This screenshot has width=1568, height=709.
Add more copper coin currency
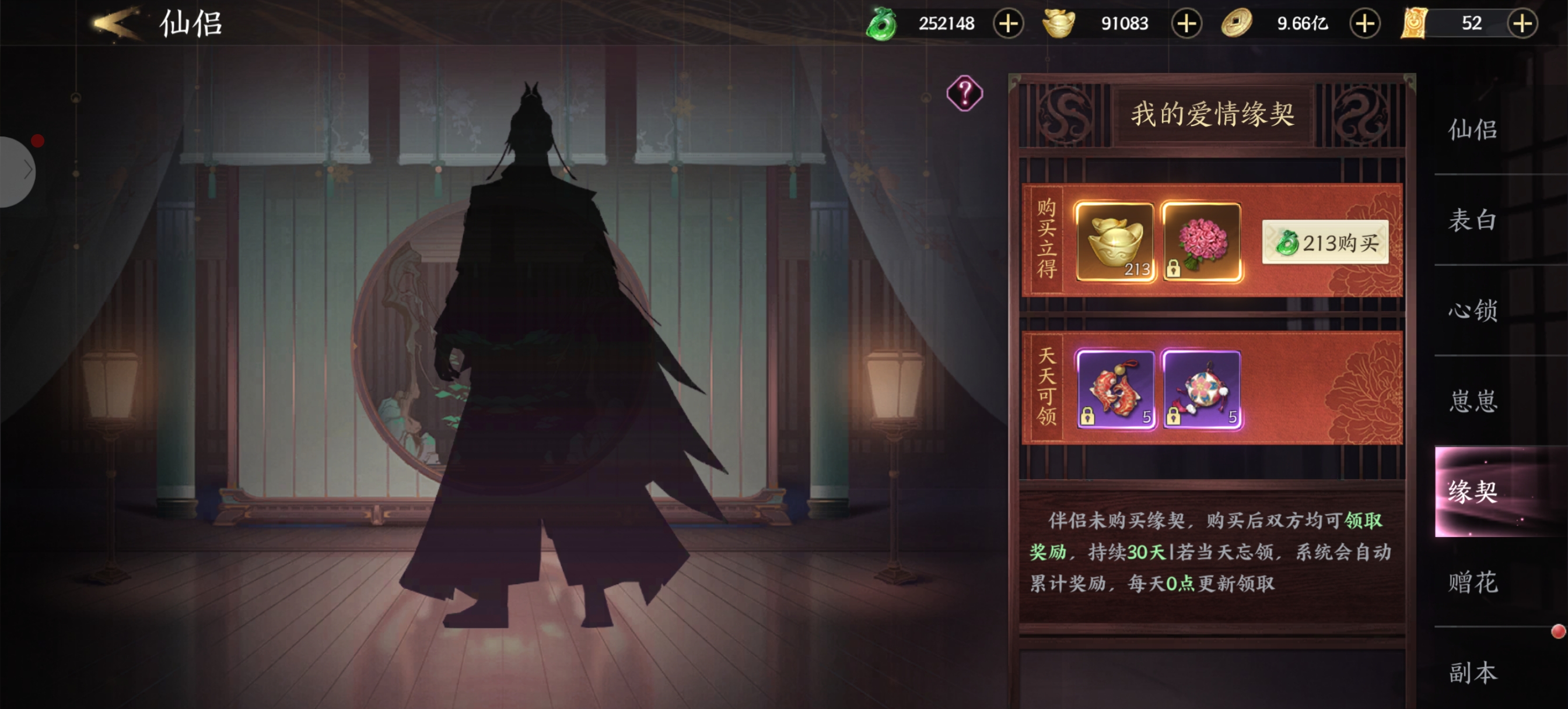coord(1364,24)
